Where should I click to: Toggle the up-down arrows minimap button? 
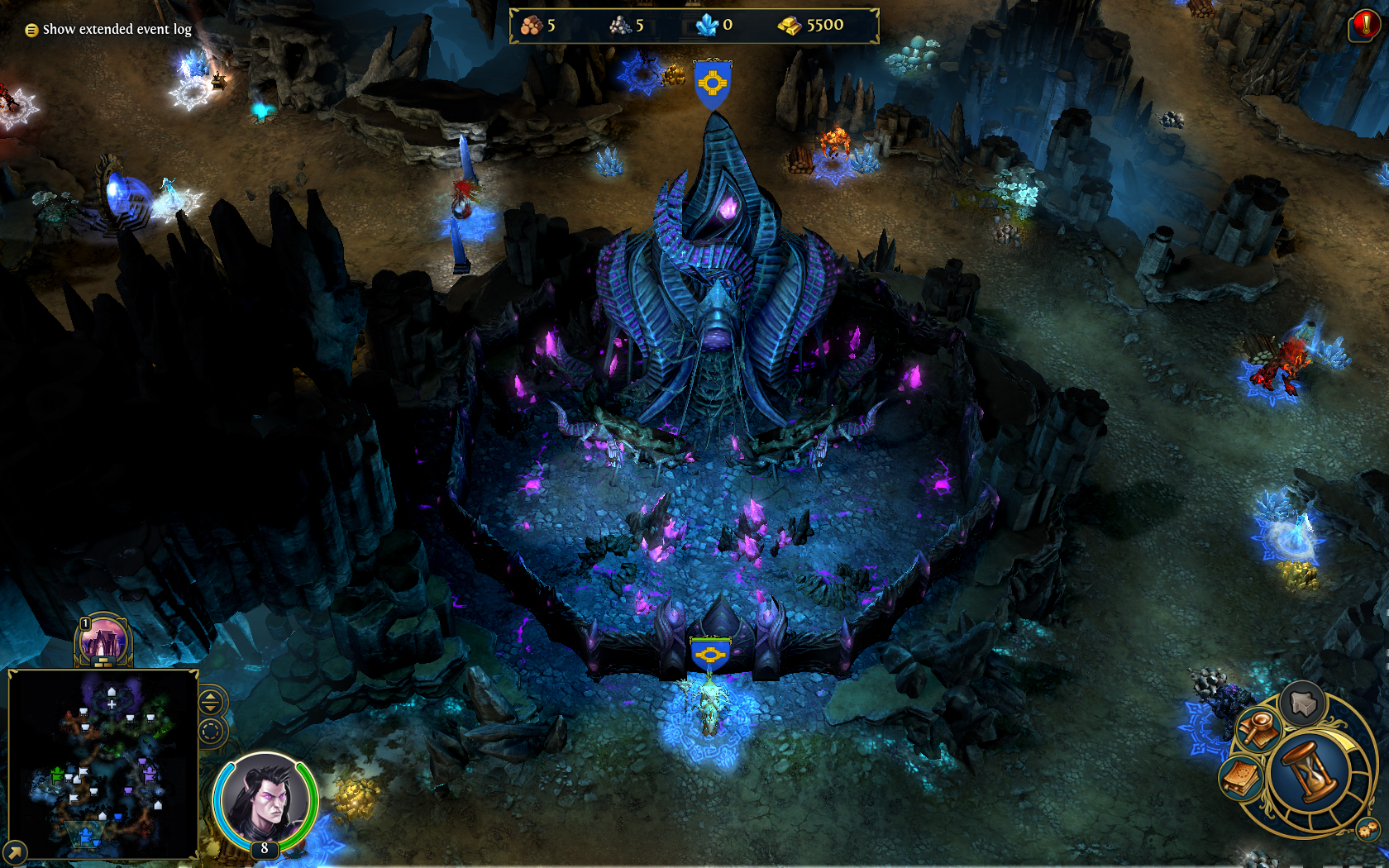(x=210, y=703)
